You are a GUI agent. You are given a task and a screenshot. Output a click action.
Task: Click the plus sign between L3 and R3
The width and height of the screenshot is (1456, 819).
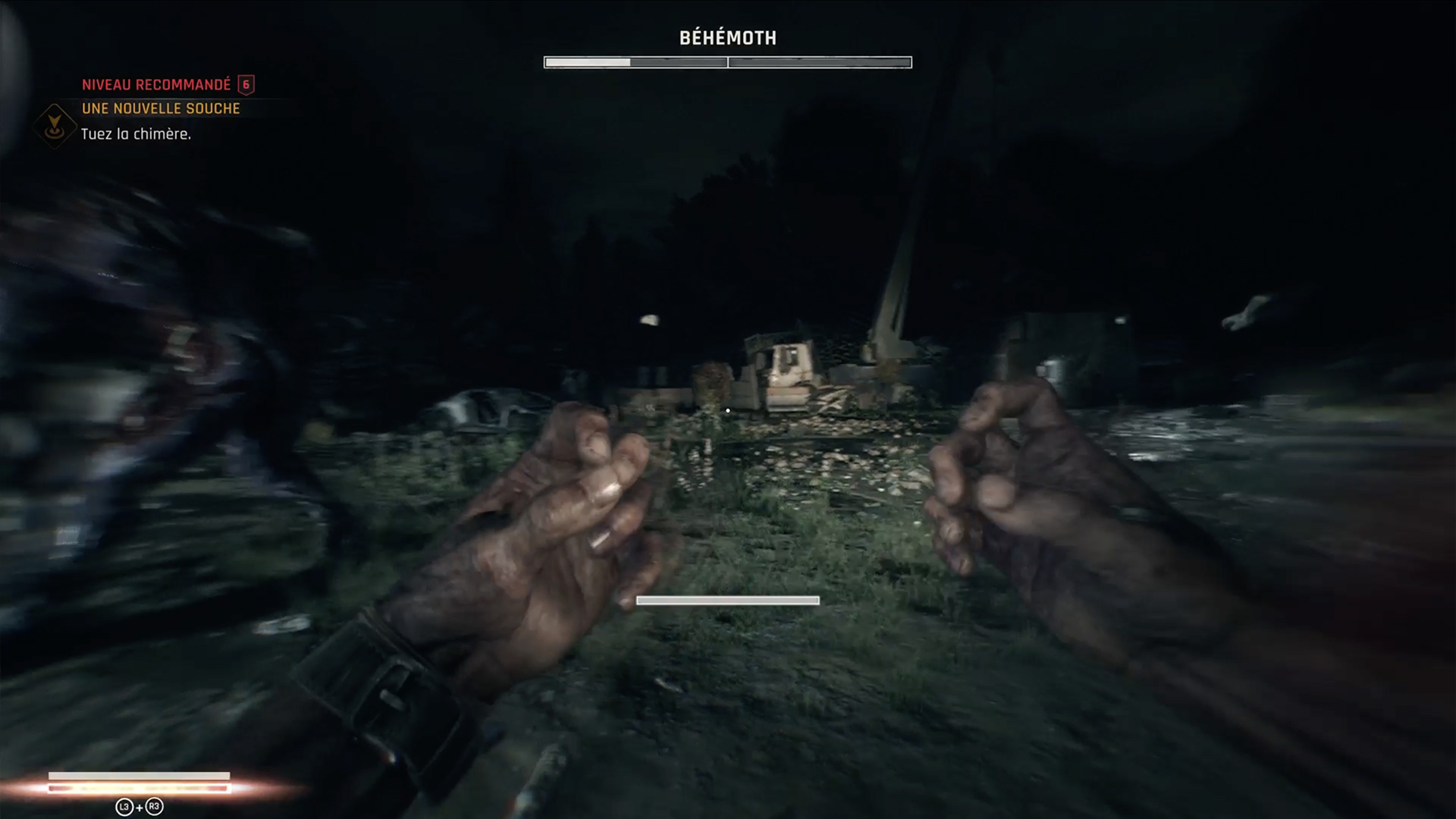click(140, 806)
